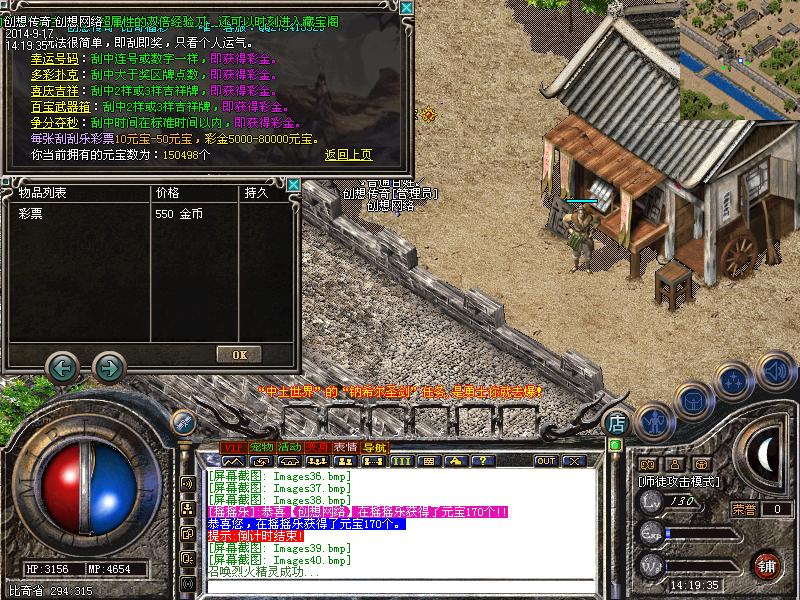Switch to the 导航 navigation tab

tap(374, 446)
